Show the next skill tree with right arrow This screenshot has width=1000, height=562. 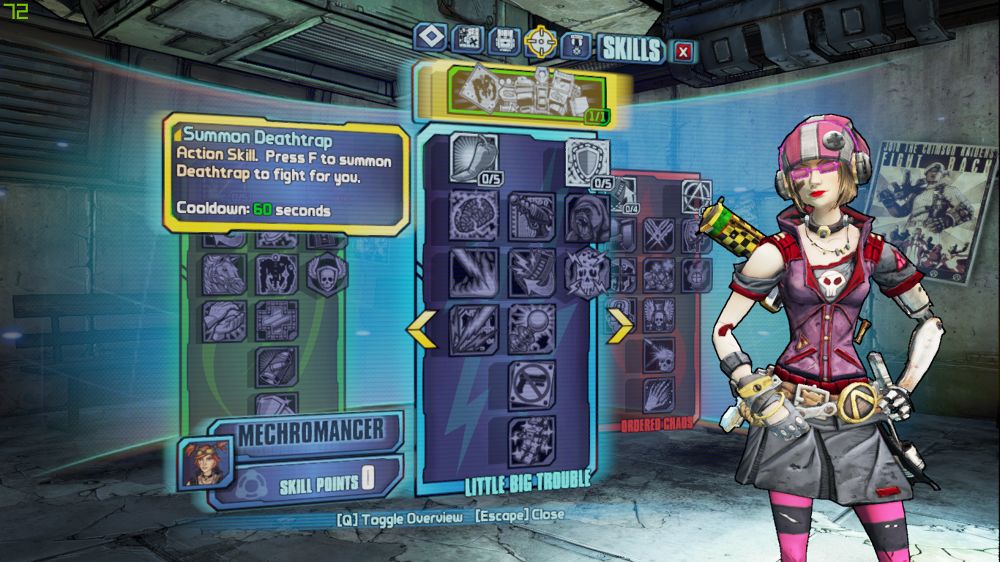click(621, 324)
